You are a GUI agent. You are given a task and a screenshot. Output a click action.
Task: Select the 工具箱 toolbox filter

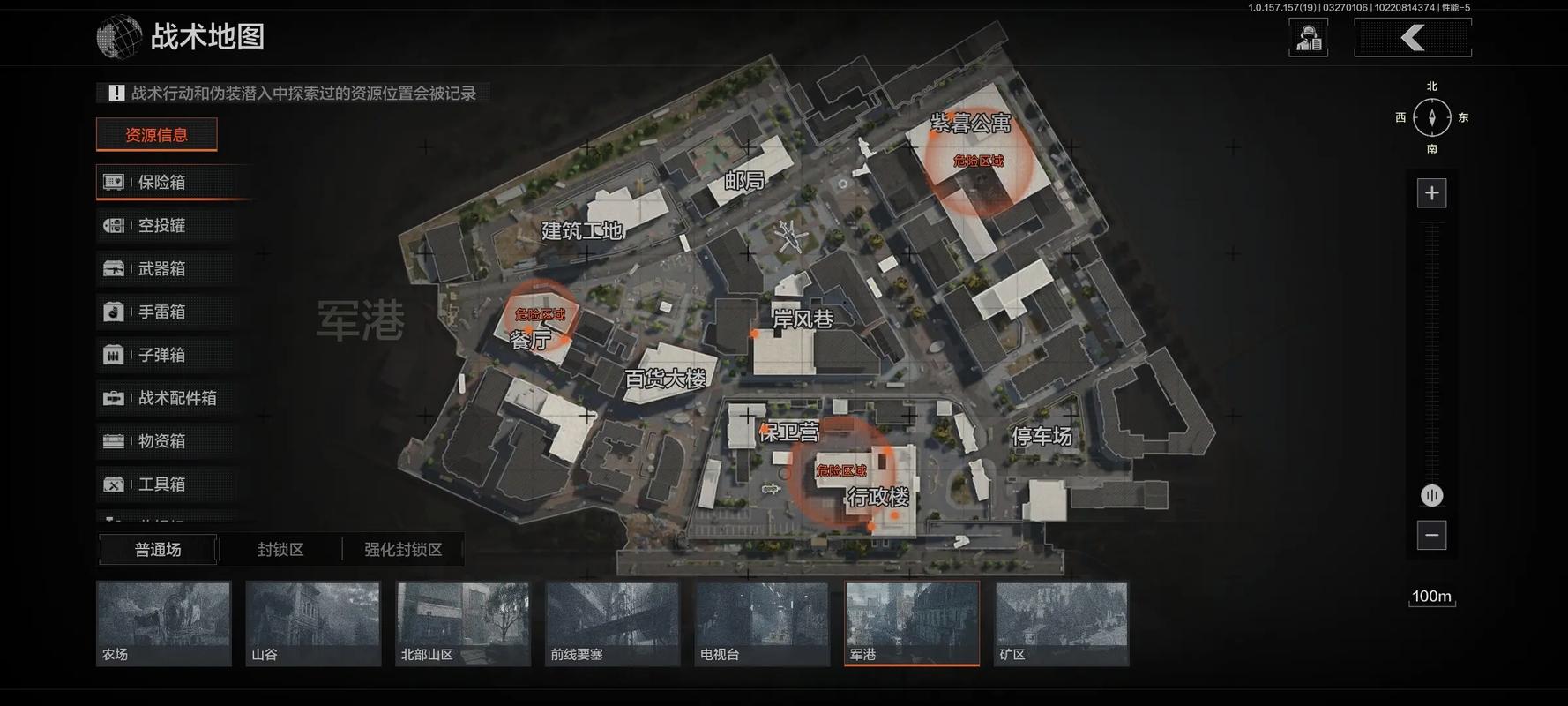pyautogui.click(x=161, y=484)
